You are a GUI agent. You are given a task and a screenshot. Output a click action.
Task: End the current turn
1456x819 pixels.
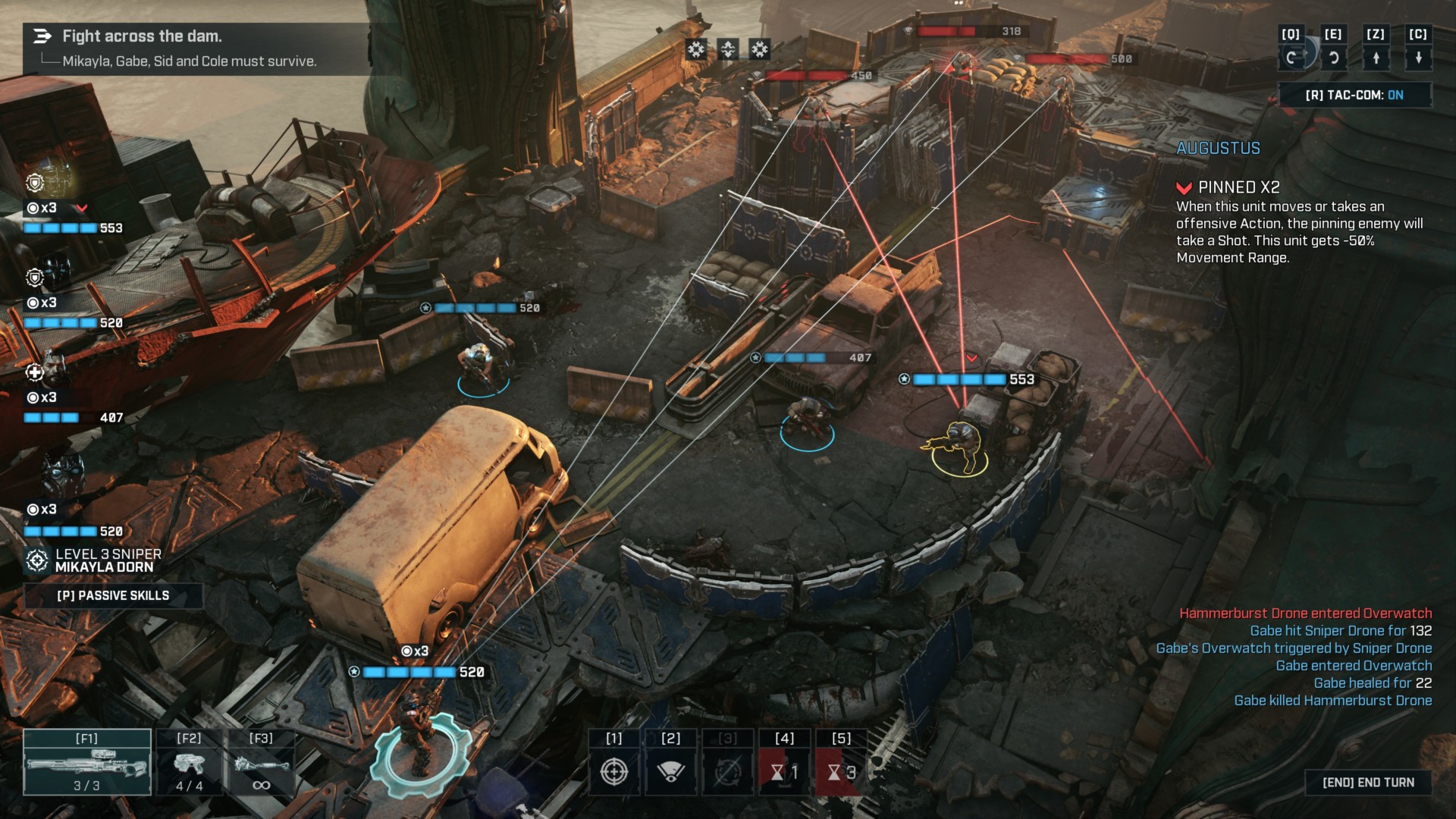coord(1368,782)
